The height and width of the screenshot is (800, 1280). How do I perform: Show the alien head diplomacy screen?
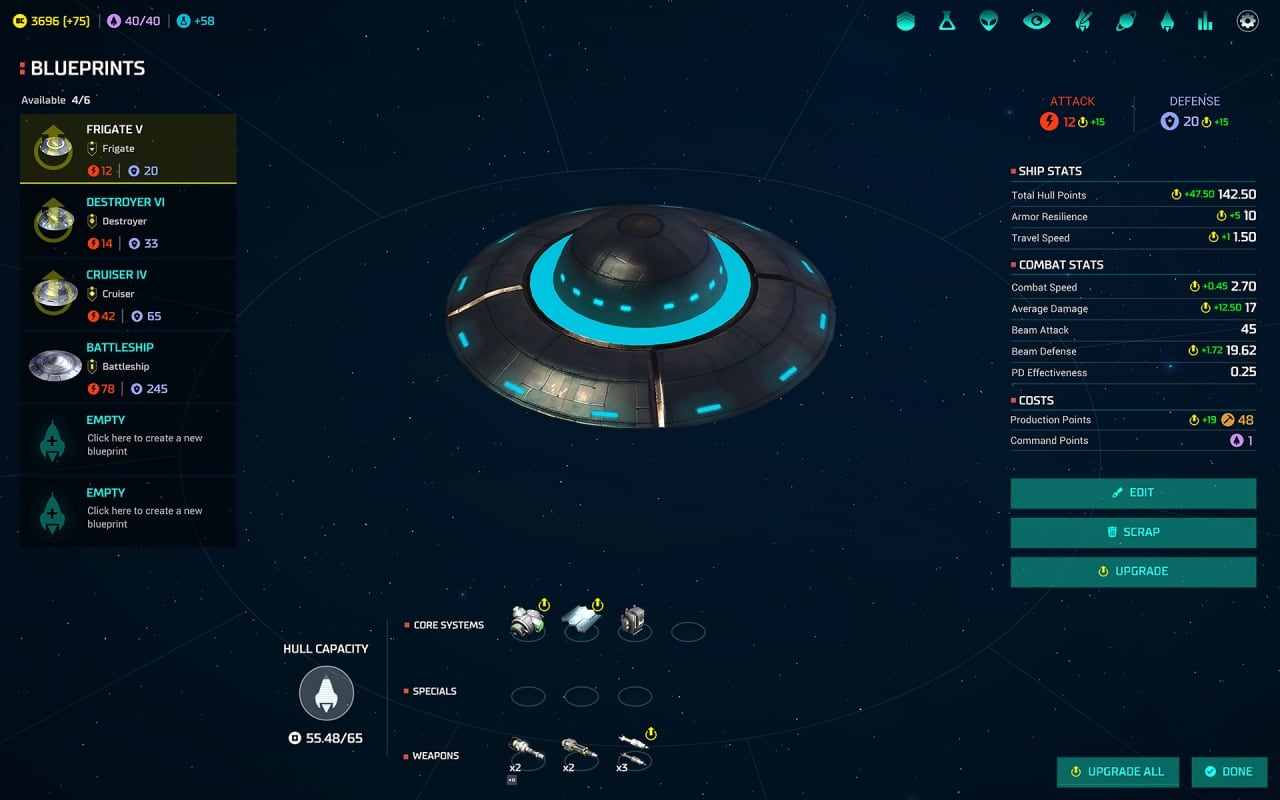[x=989, y=21]
